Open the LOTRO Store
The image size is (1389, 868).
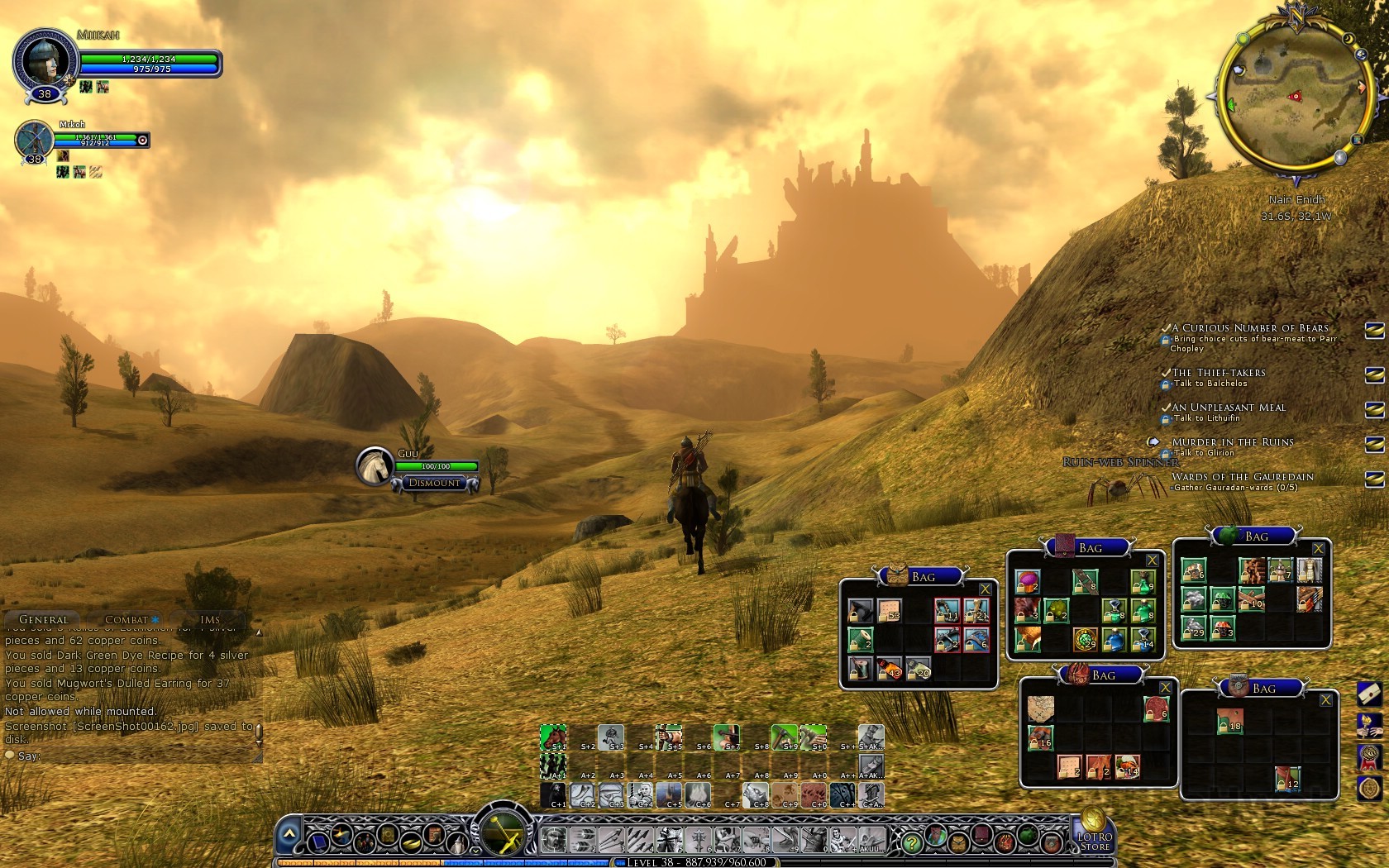click(1094, 832)
